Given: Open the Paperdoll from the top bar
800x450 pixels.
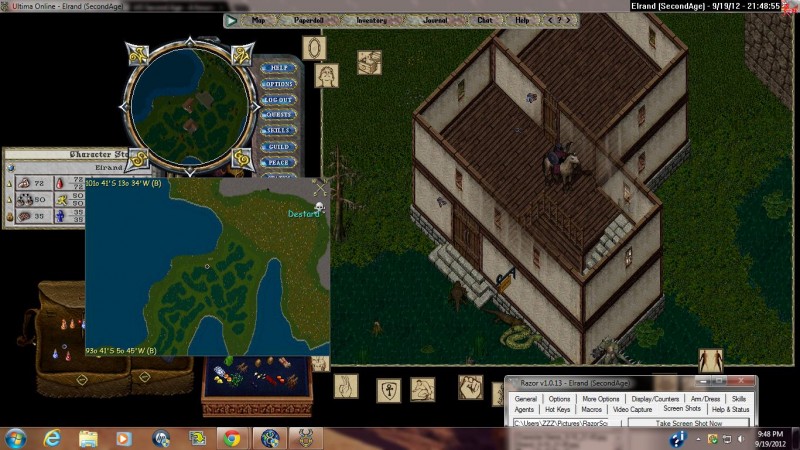Looking at the screenshot, I should coord(308,20).
